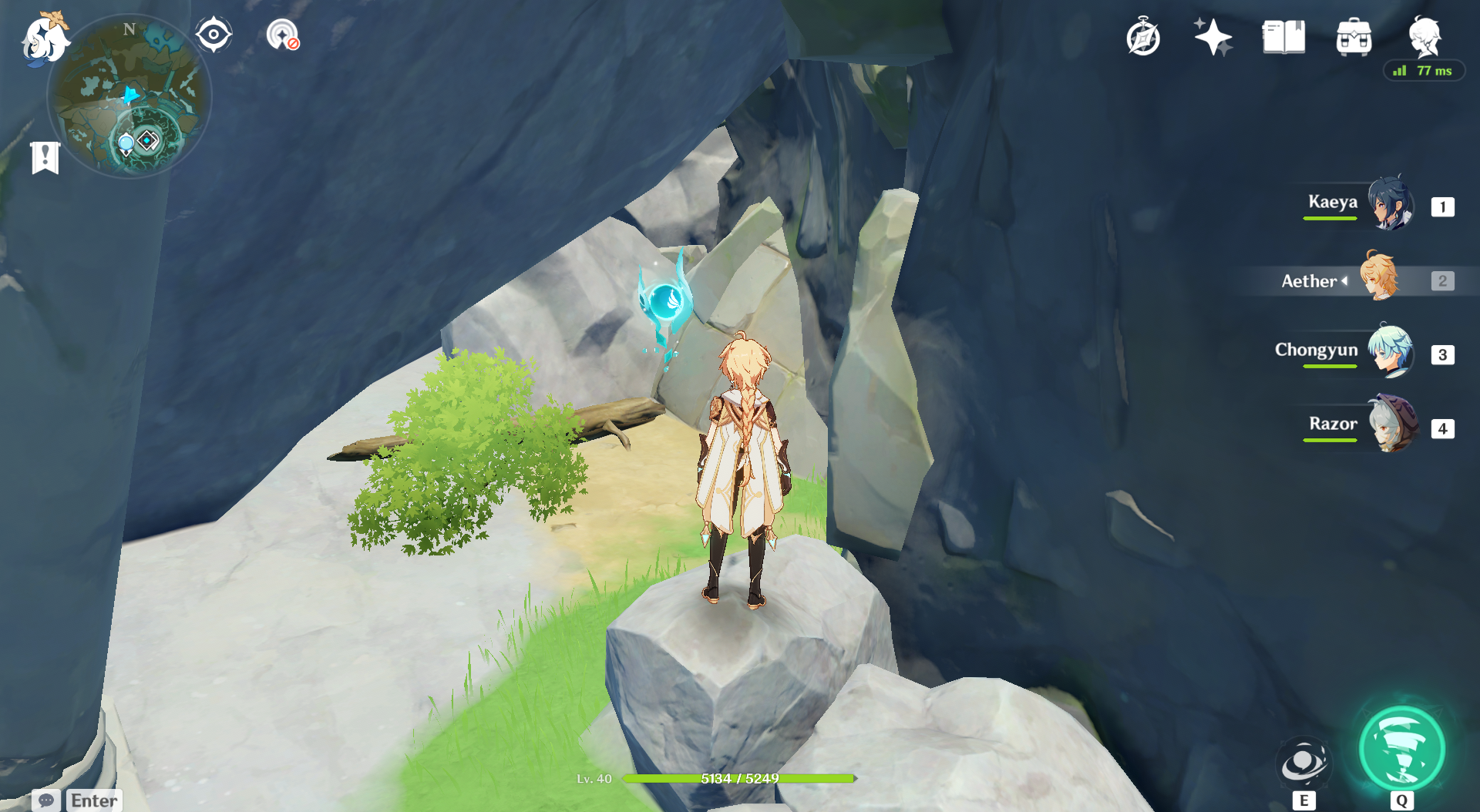Screen dimensions: 1480x812
Task: Unleash the glowing Anemo Elemental Burst
Action: 1401,749
